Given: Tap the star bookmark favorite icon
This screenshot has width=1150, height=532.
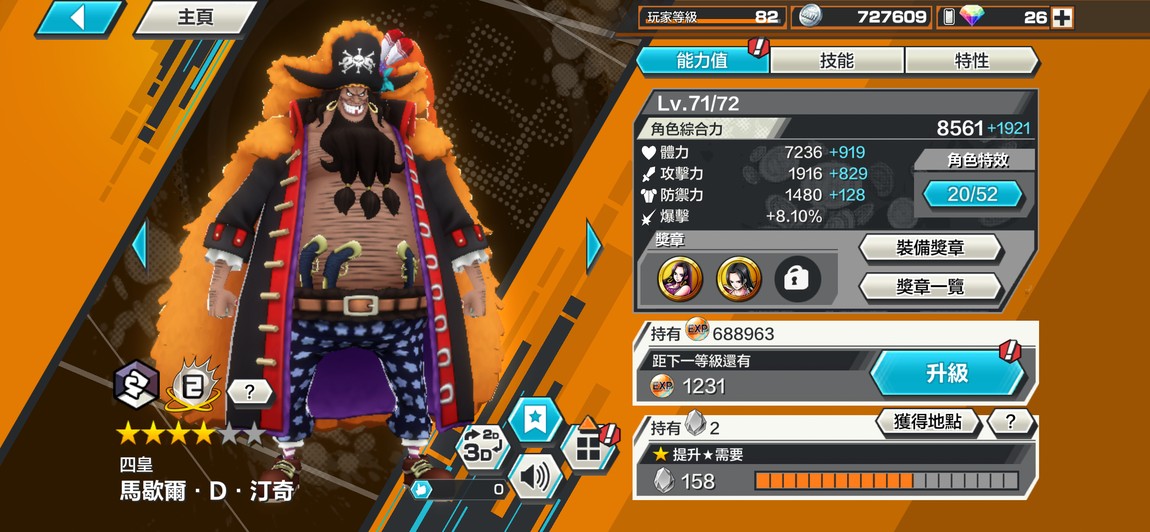Looking at the screenshot, I should 535,417.
